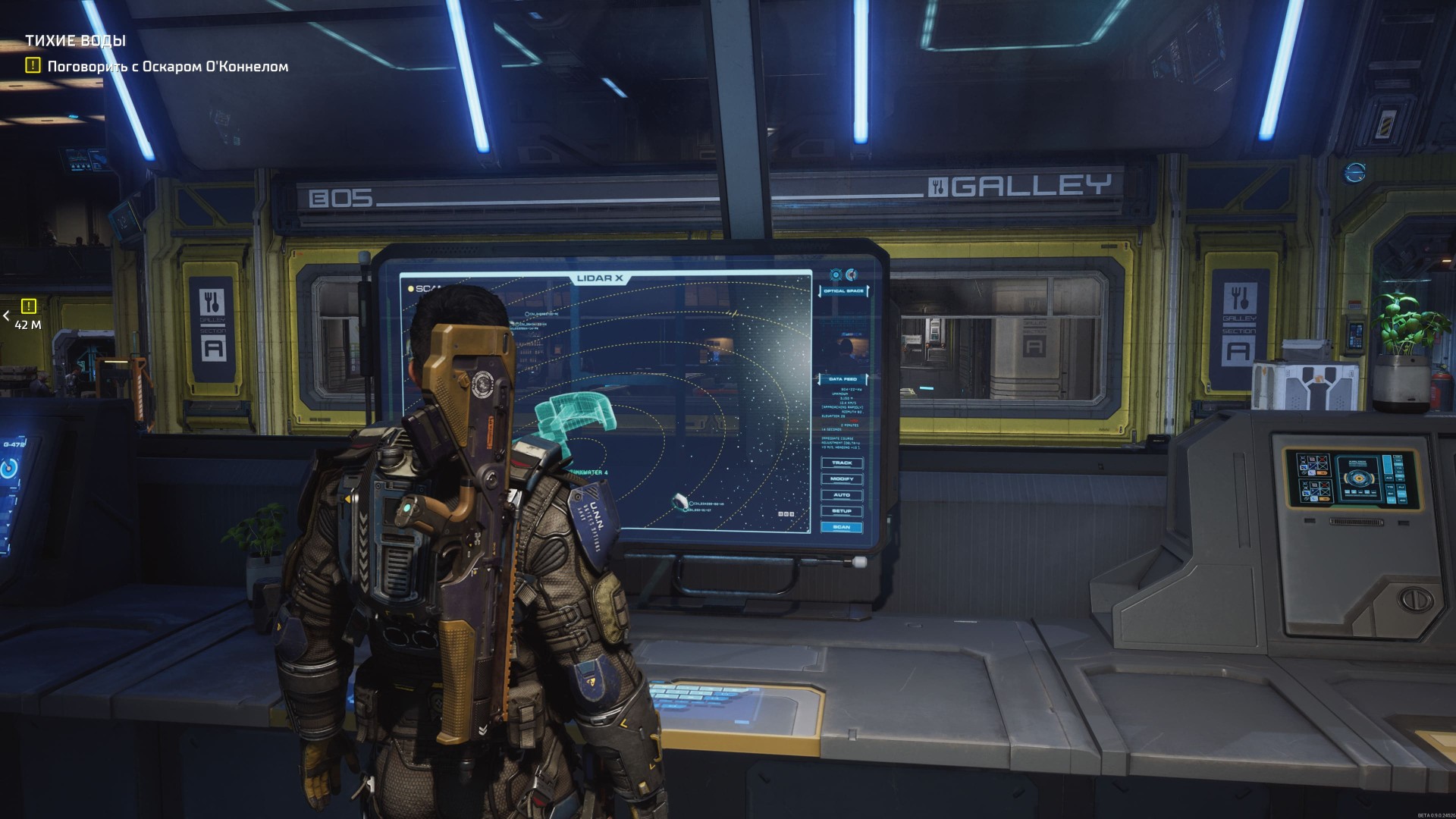The image size is (1456, 819).
Task: Adjust the vertical slider on the right console screen
Action: (1388, 465)
